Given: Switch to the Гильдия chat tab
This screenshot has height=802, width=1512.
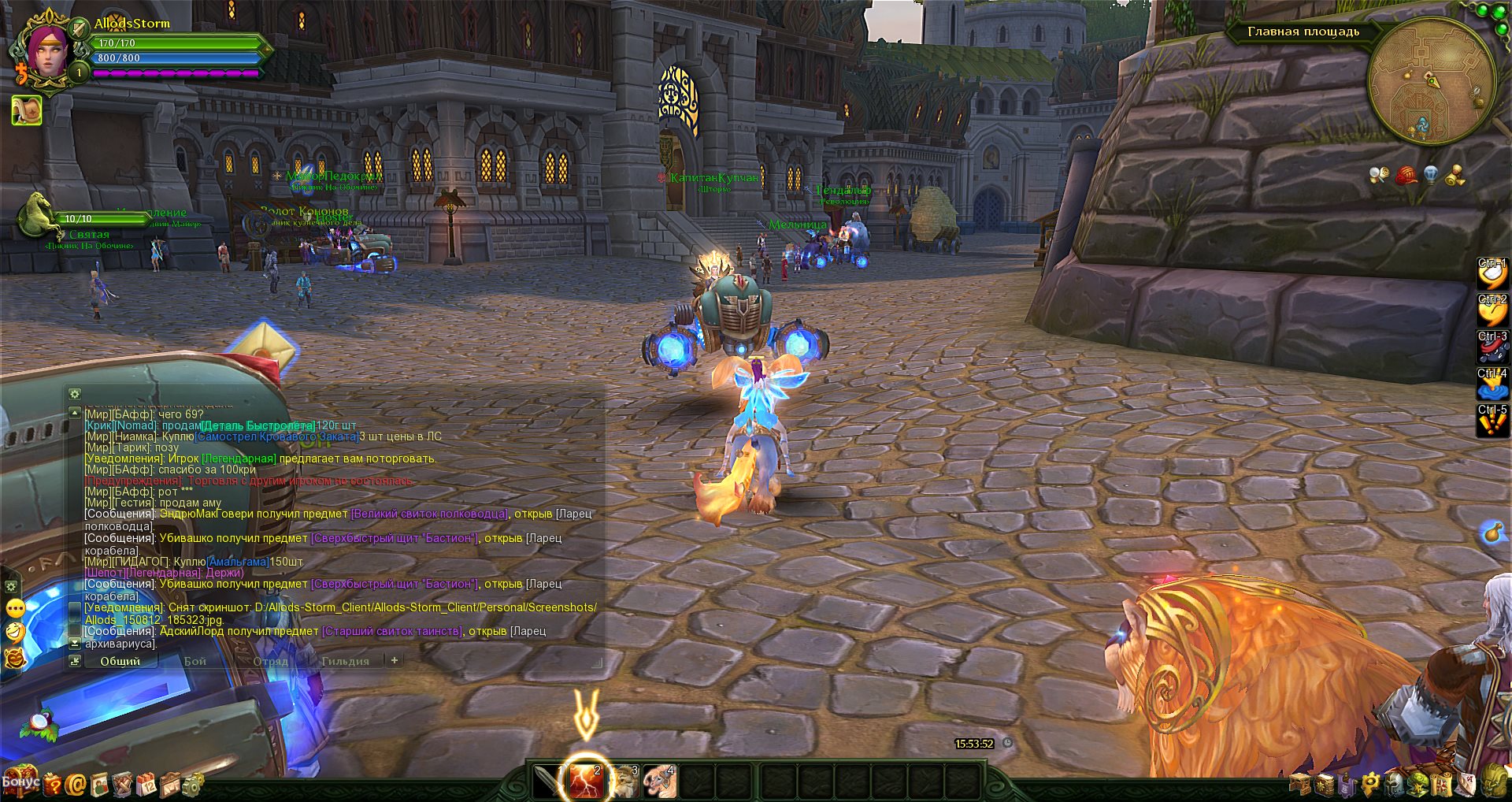Looking at the screenshot, I should coord(345,661).
